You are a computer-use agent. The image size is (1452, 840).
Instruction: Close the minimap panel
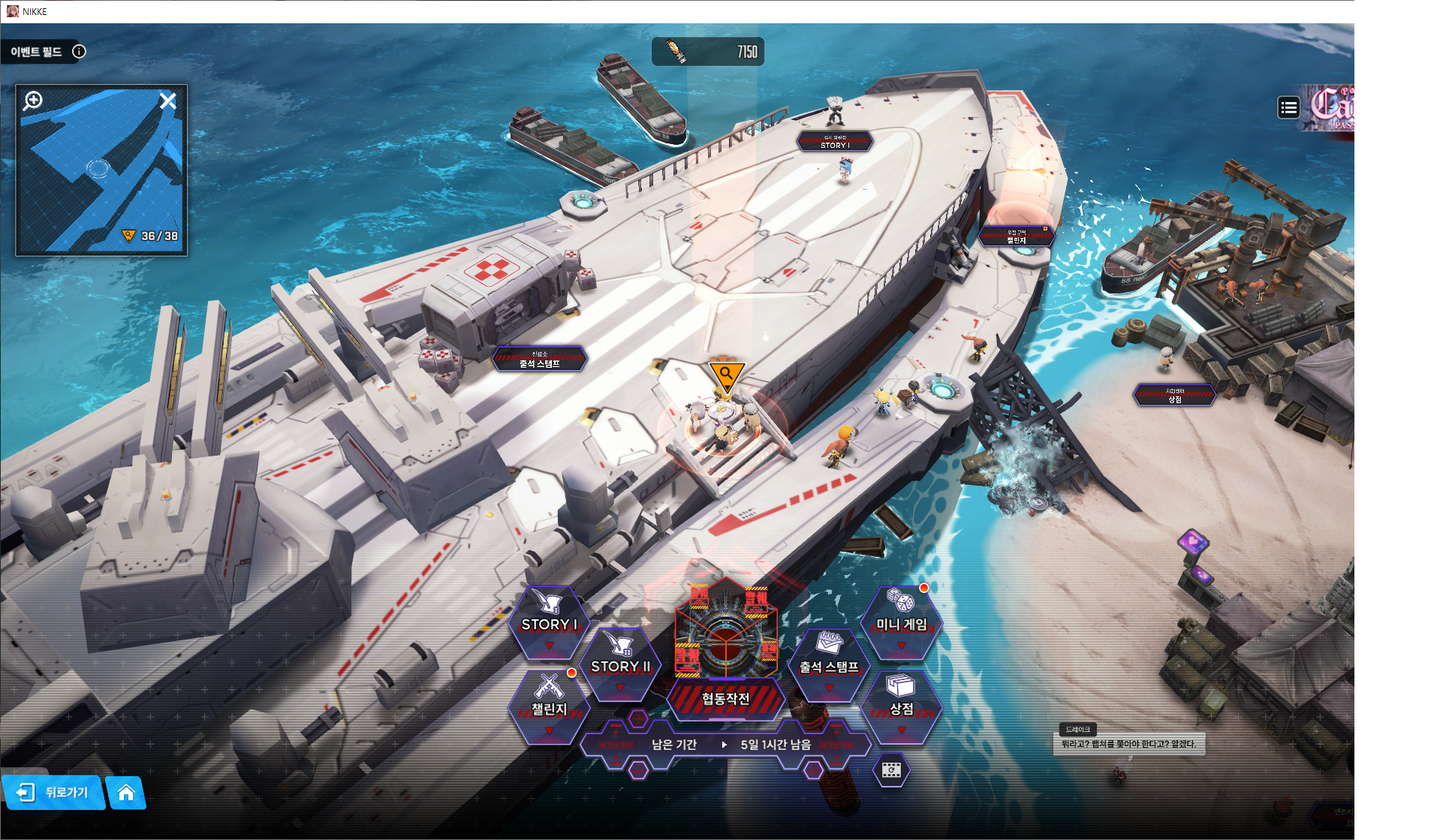168,101
